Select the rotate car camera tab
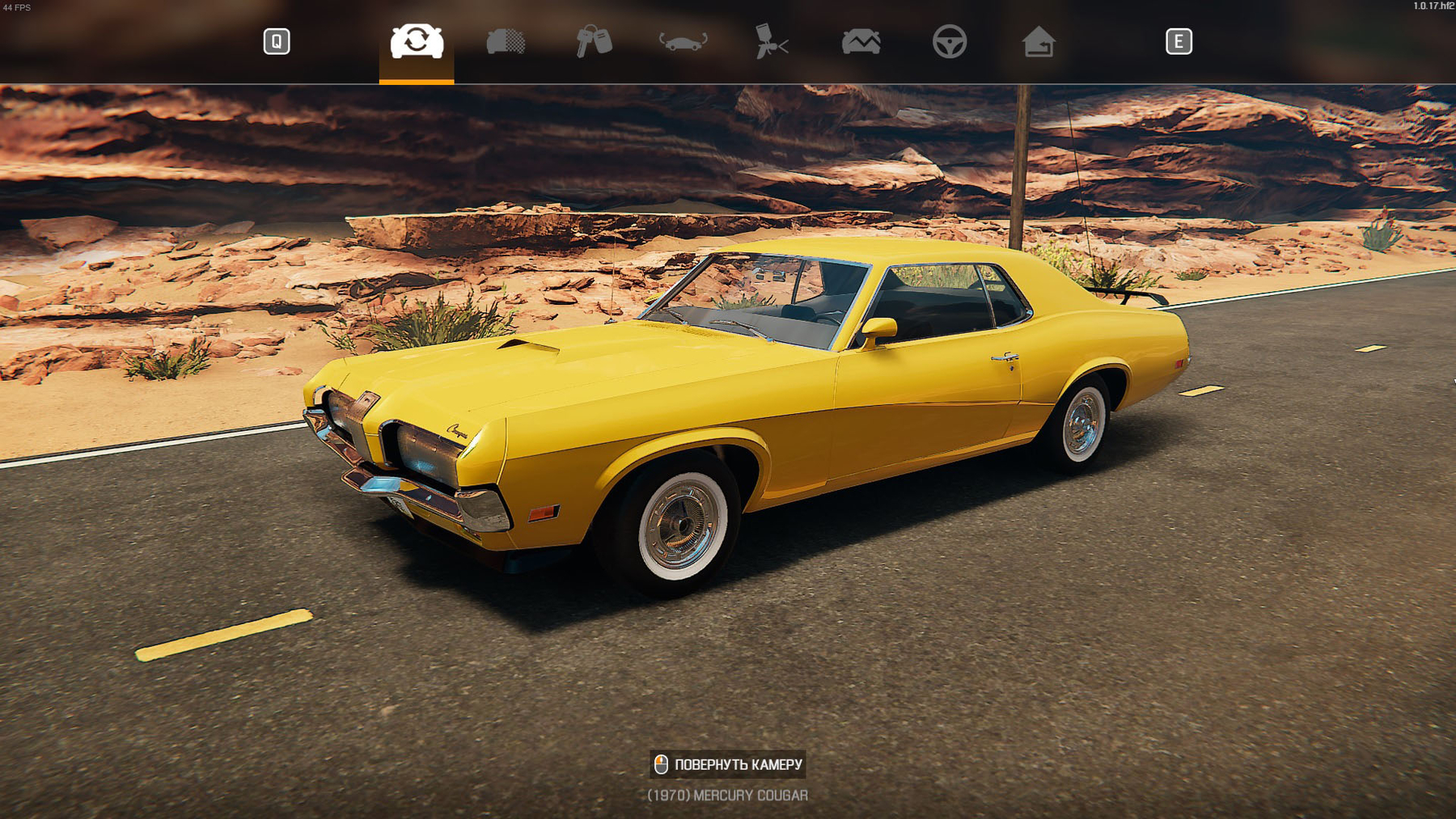Viewport: 1456px width, 819px height. (417, 41)
